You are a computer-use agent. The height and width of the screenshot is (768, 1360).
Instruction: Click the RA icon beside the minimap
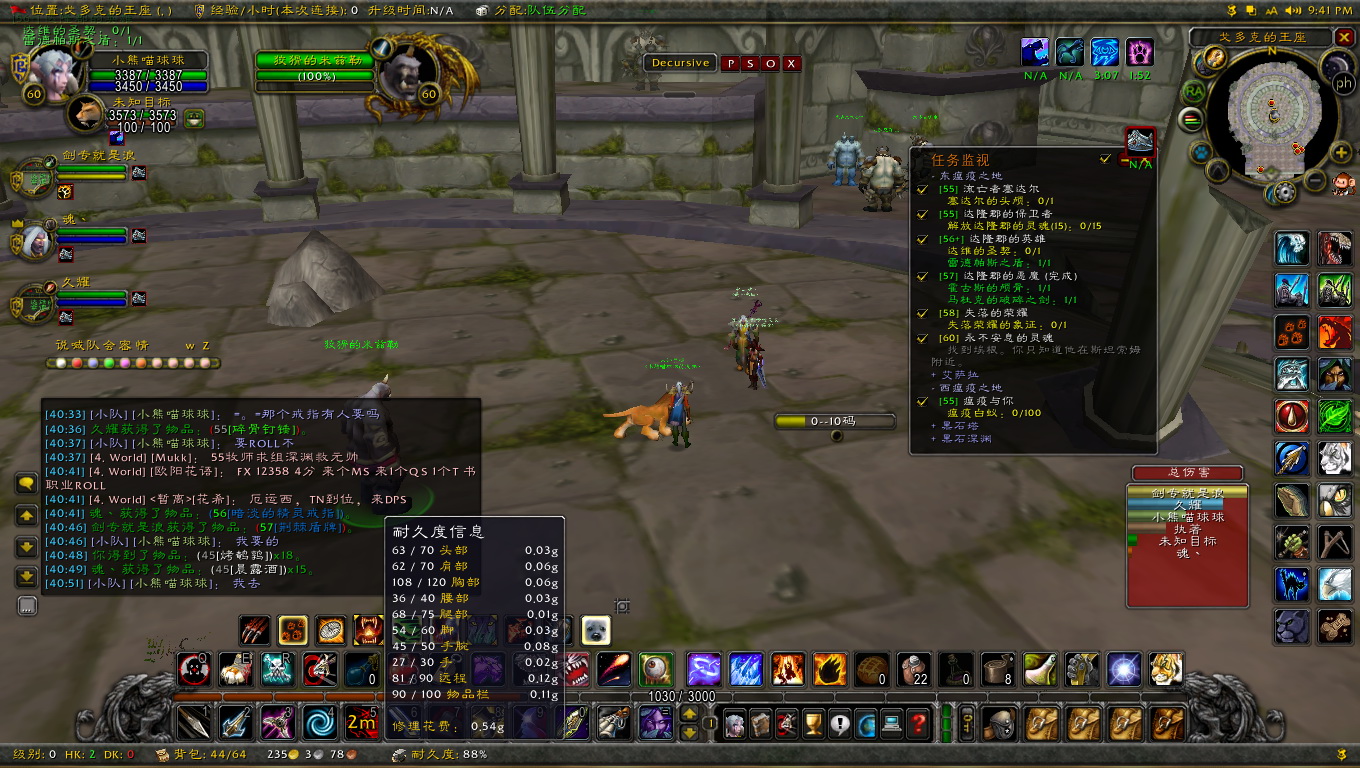[1193, 91]
